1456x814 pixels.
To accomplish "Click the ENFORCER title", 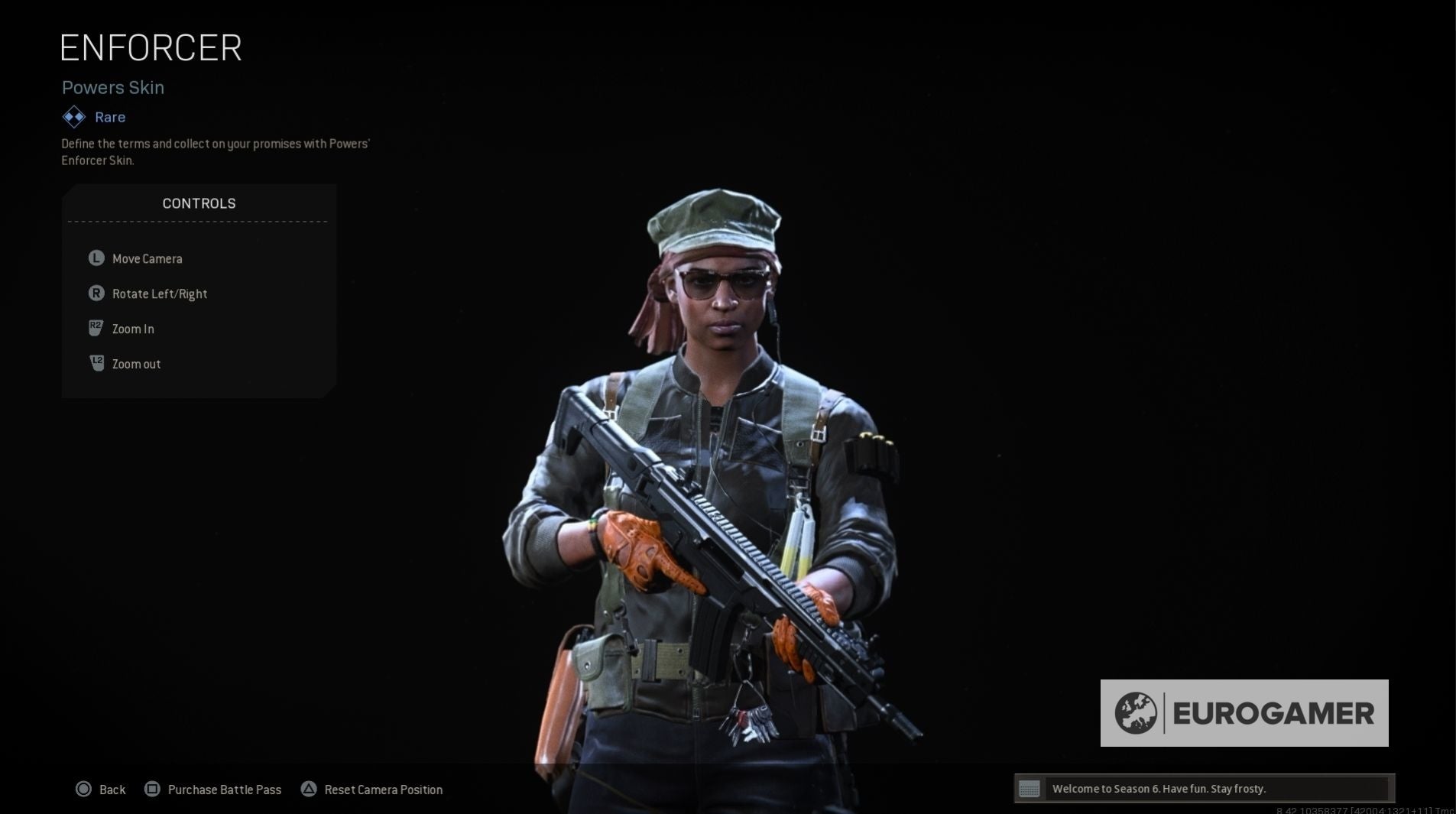I will point(151,47).
